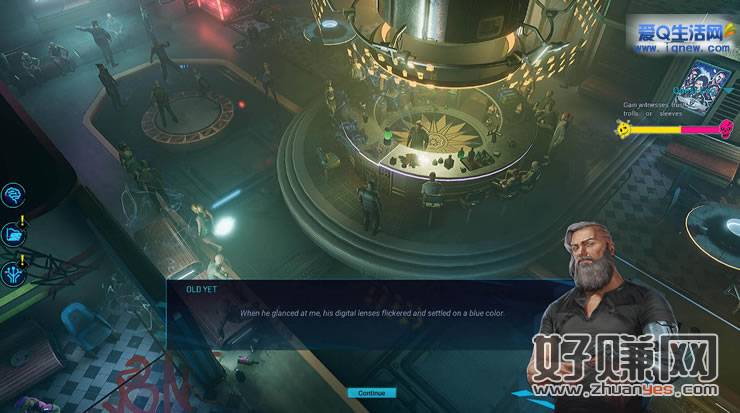
Task: Open the folder icon with alert
Action: click(15, 233)
